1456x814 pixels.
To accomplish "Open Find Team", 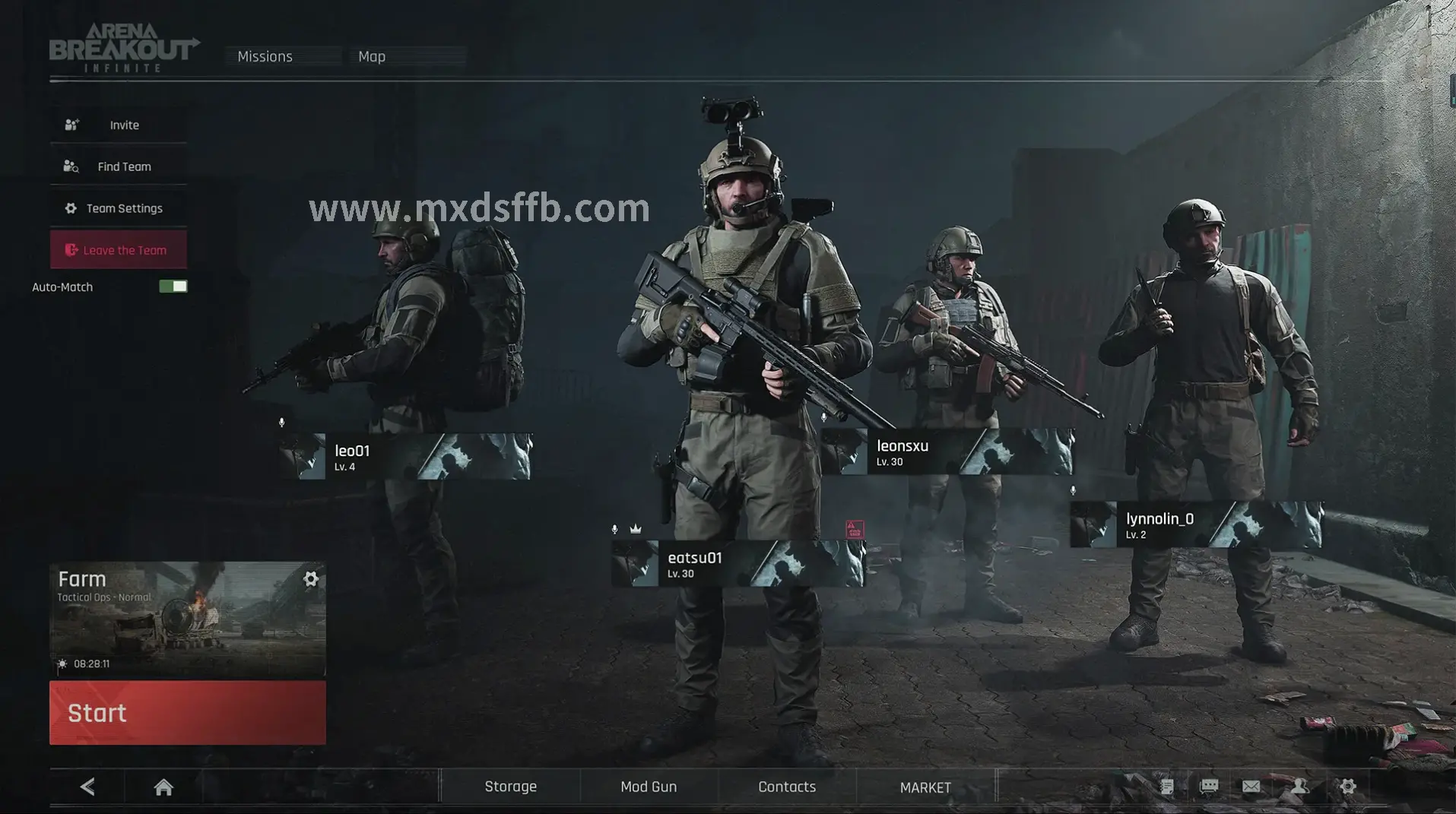I will [119, 166].
